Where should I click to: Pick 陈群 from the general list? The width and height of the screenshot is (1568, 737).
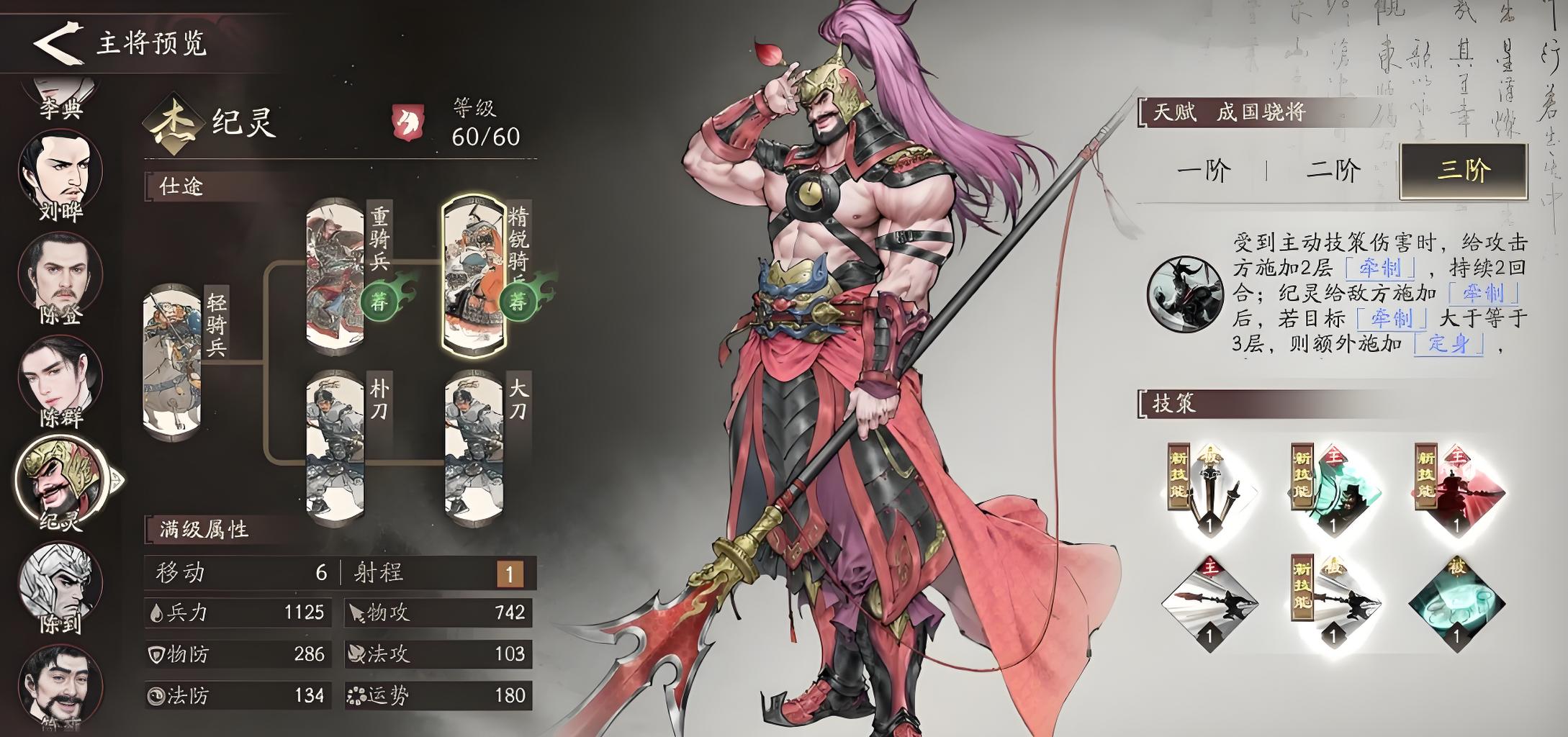coord(60,379)
